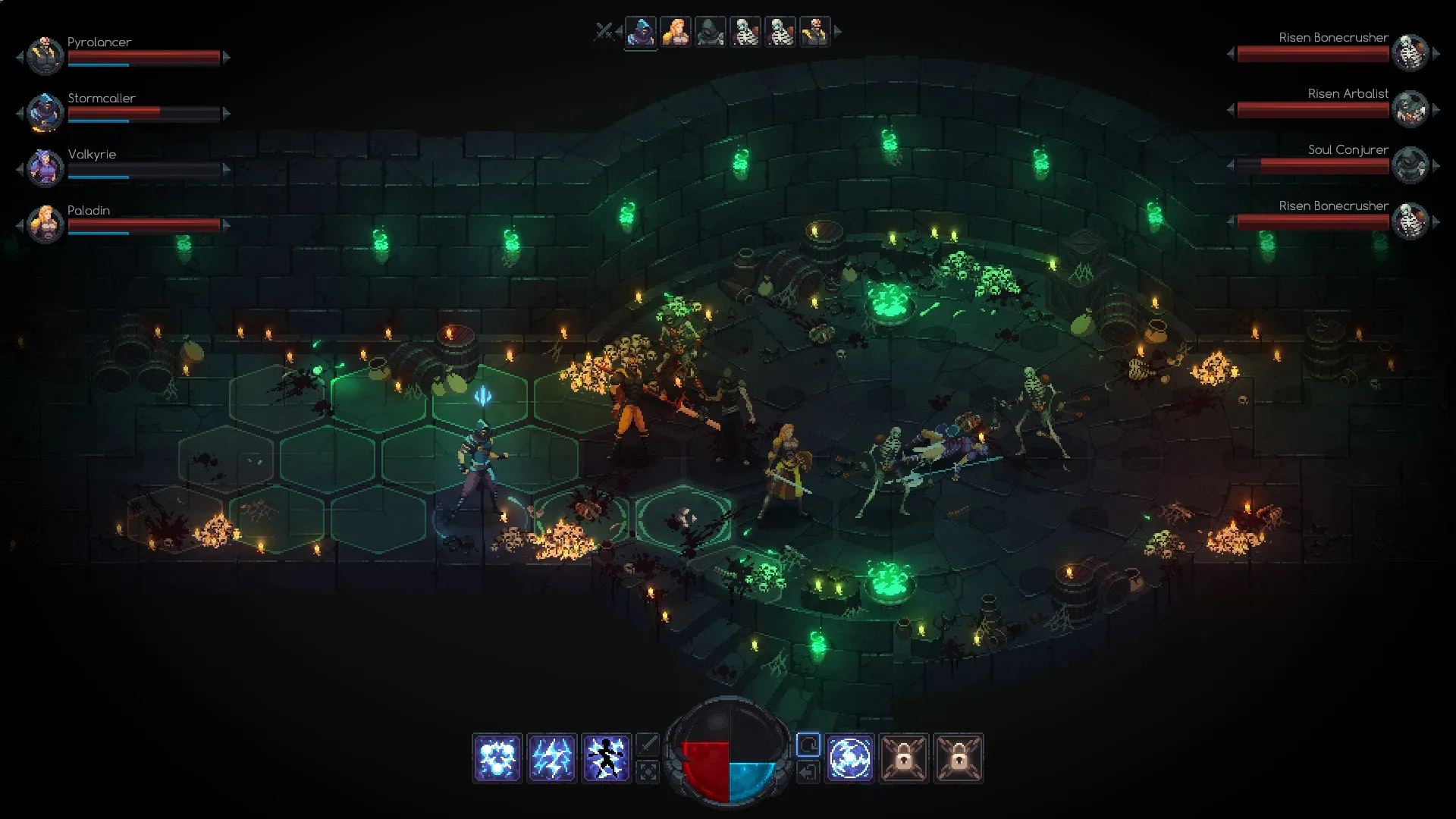The height and width of the screenshot is (819, 1456).
Task: Click the circular arrow end-turn button
Action: pyautogui.click(x=808, y=745)
